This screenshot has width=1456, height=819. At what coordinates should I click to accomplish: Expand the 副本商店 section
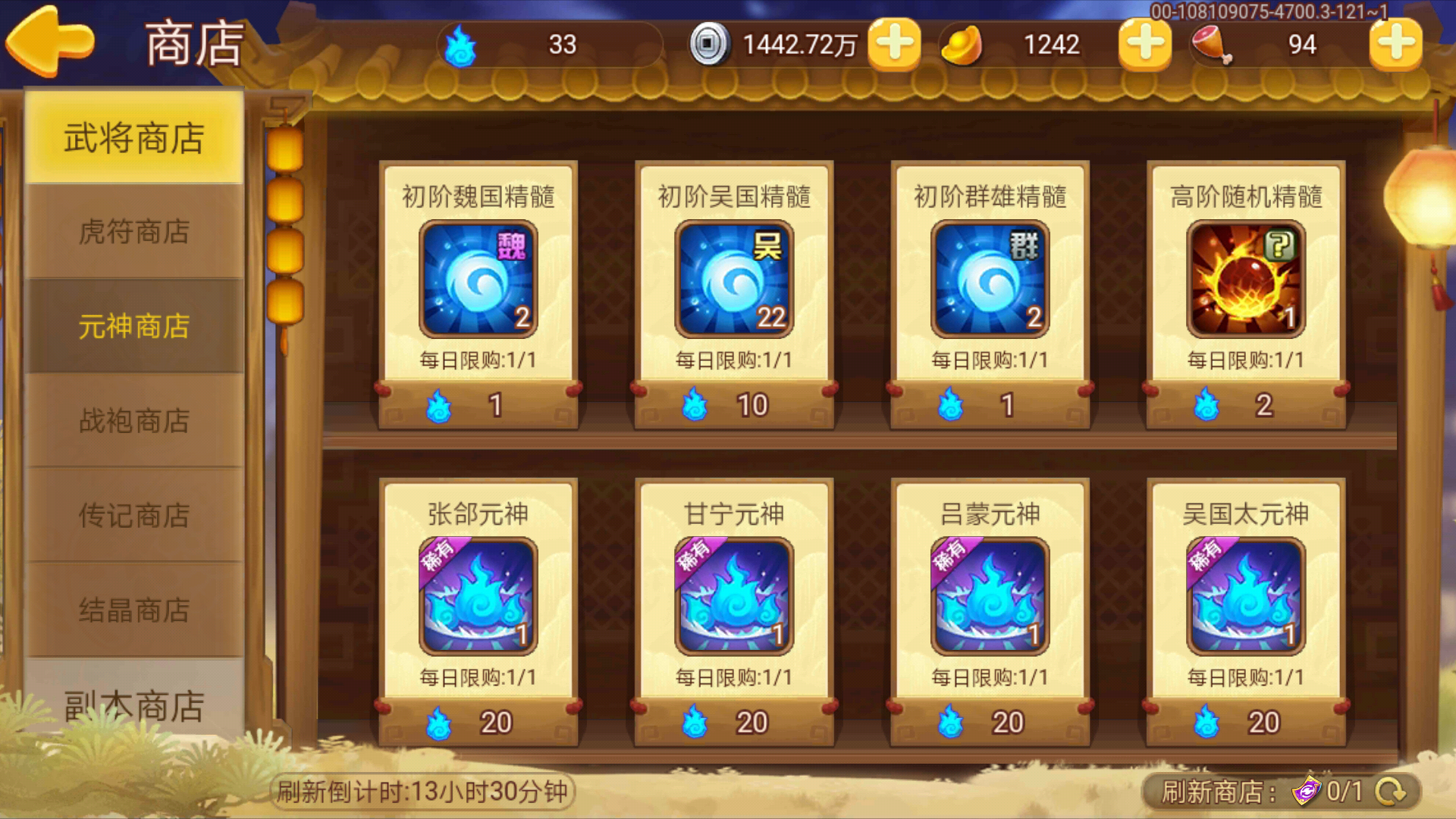coord(133,705)
